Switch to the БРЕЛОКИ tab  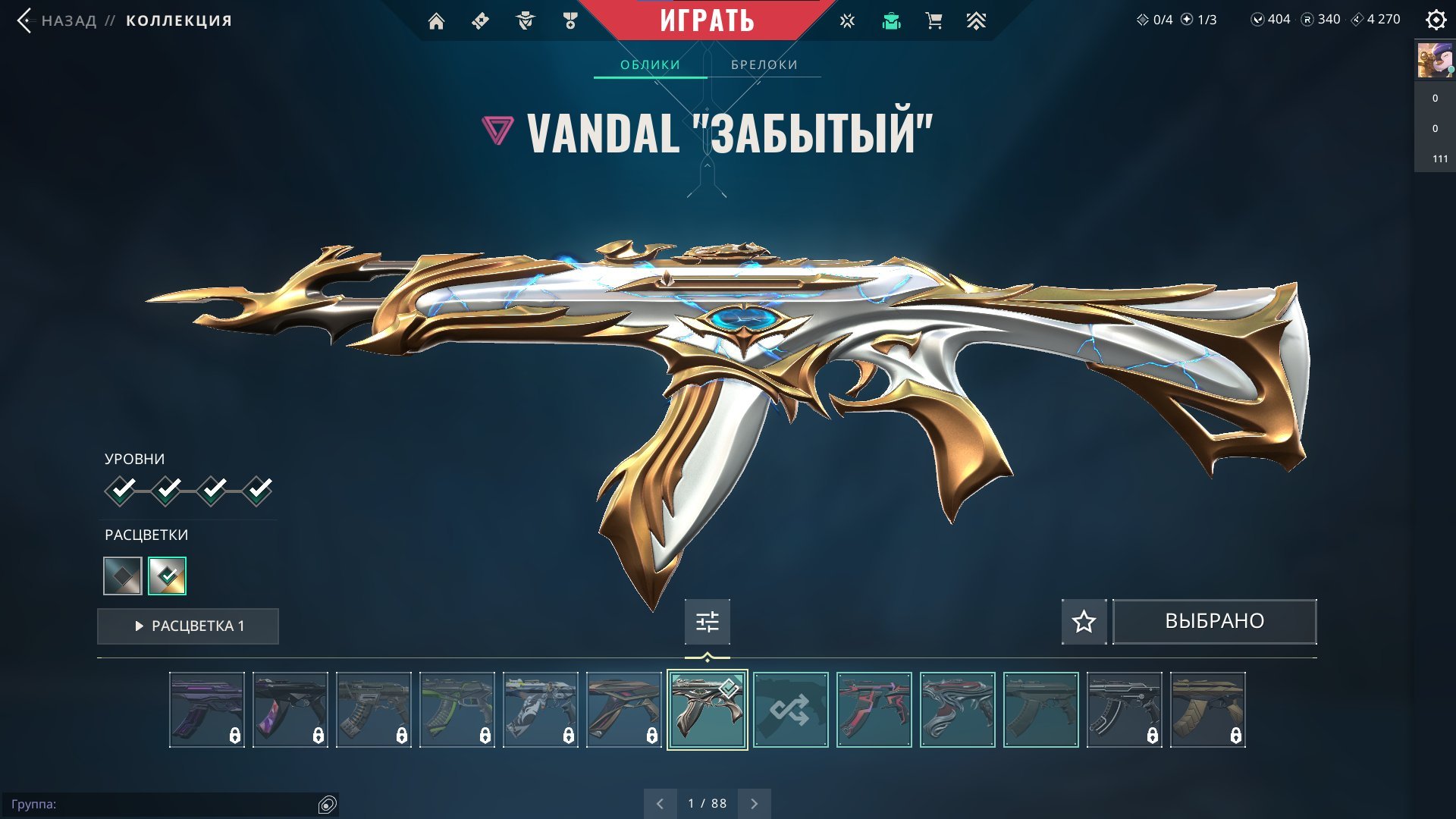point(764,64)
